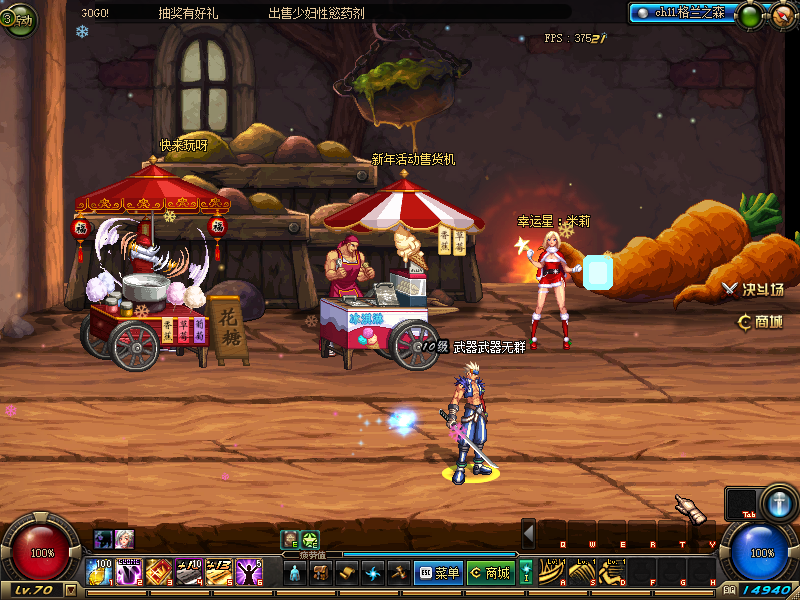This screenshot has width=800, height=600.
Task: Use the red book item in hotbar
Action: click(x=158, y=572)
